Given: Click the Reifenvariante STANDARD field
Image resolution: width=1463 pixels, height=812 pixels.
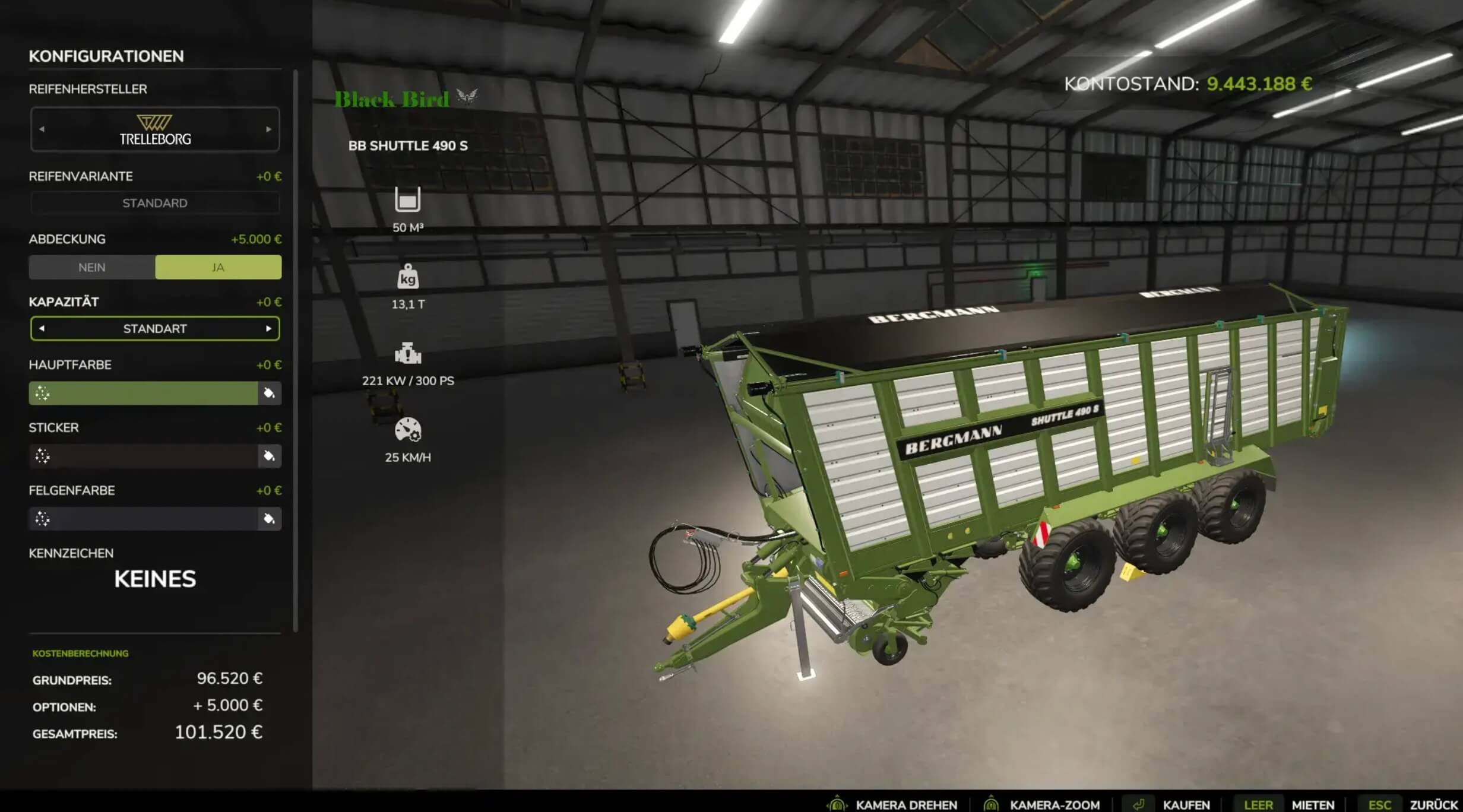Looking at the screenshot, I should click(x=155, y=203).
